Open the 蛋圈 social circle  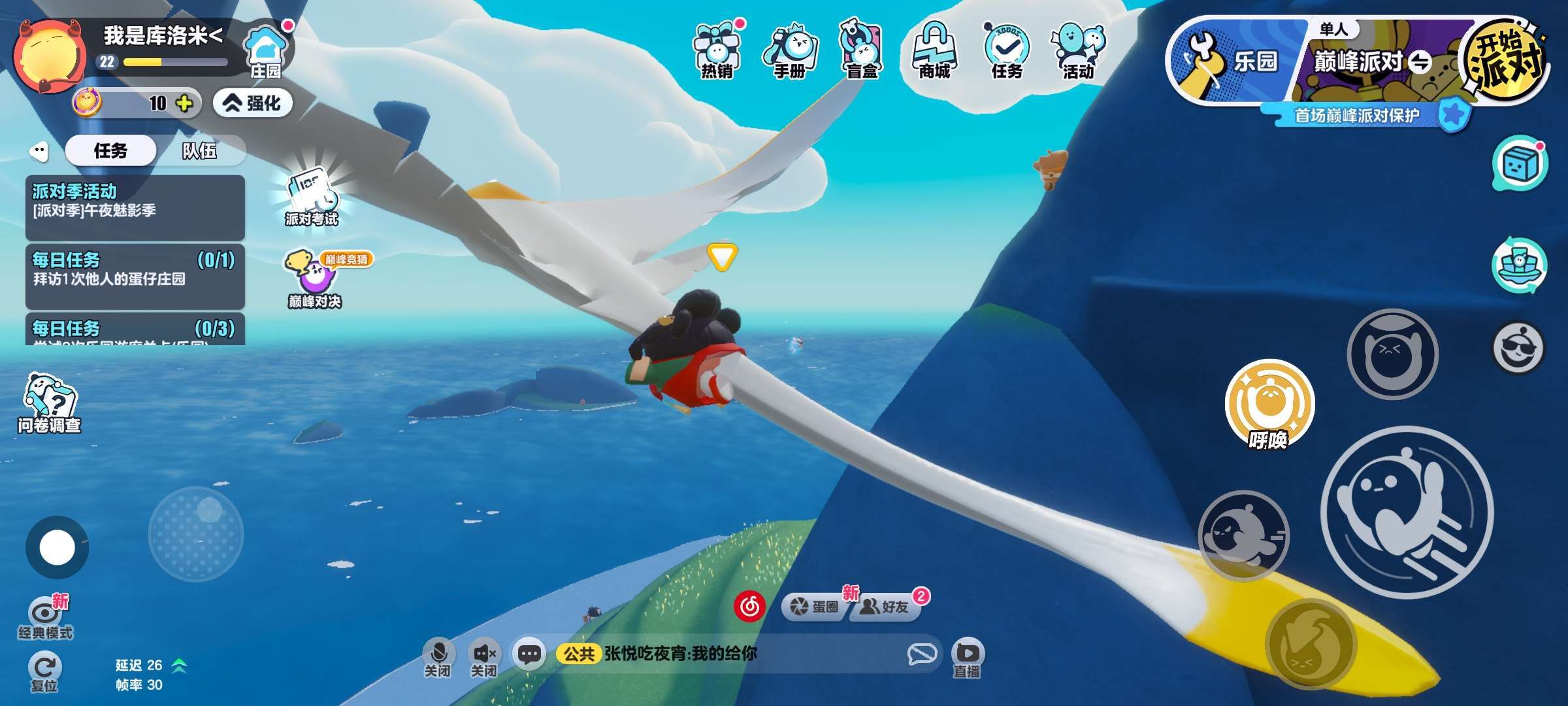click(815, 607)
